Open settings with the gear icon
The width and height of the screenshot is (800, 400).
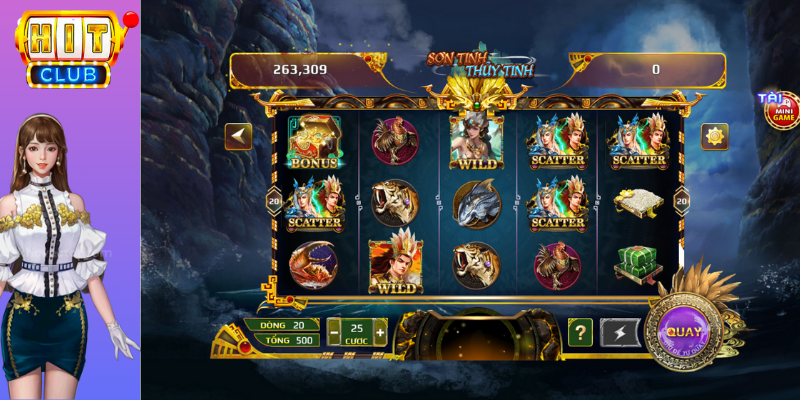coord(714,136)
